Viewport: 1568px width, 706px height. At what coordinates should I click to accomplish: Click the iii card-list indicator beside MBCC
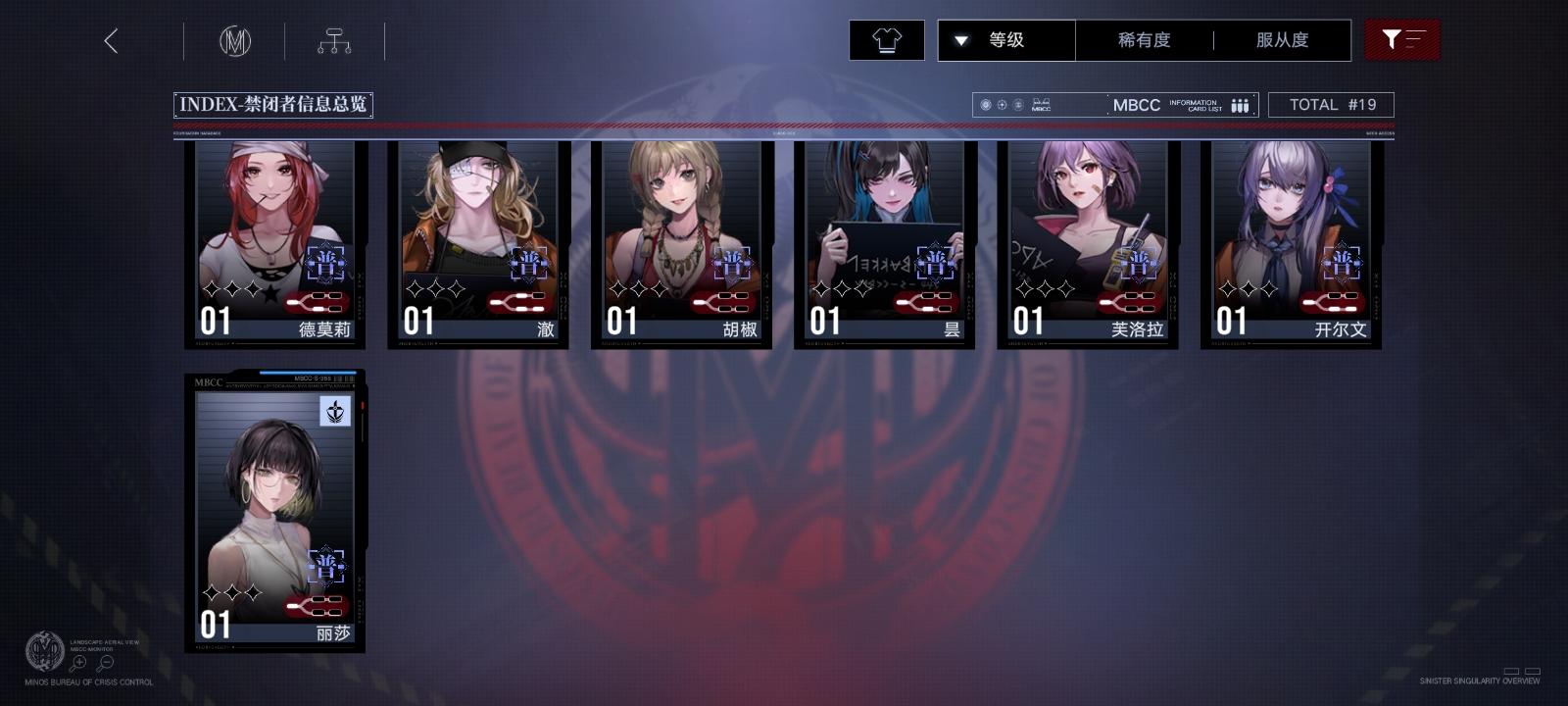coord(1239,104)
